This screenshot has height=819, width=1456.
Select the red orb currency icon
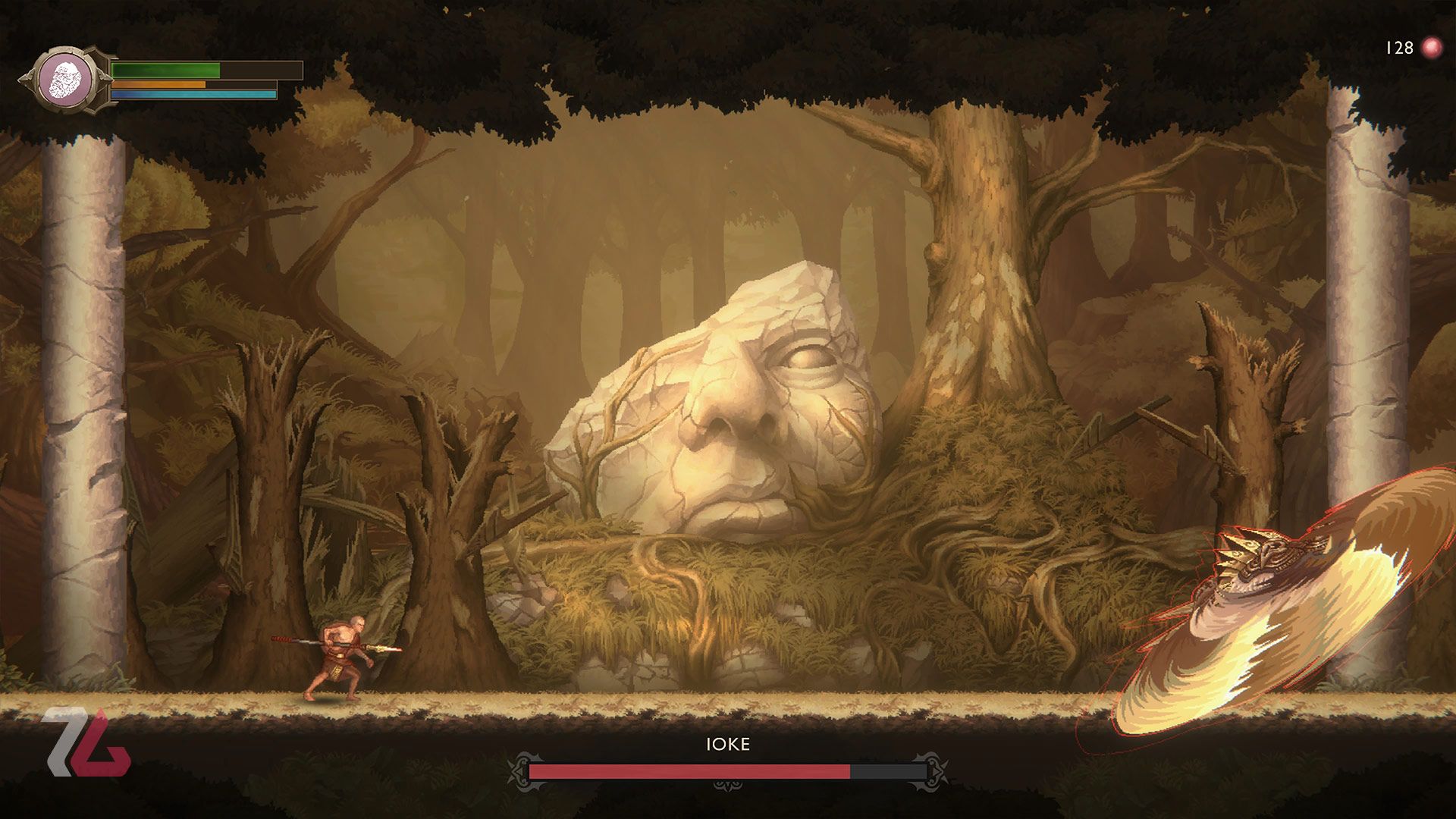pyautogui.click(x=1432, y=48)
